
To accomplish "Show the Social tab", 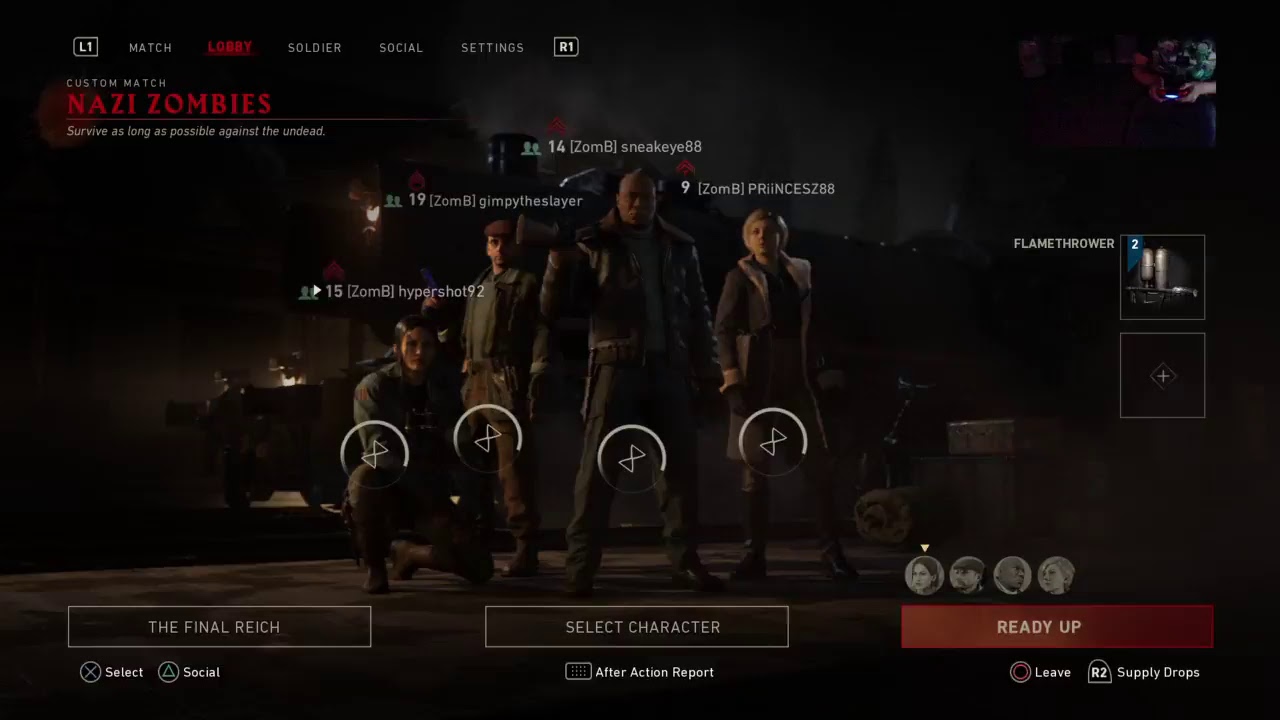I will pyautogui.click(x=401, y=48).
